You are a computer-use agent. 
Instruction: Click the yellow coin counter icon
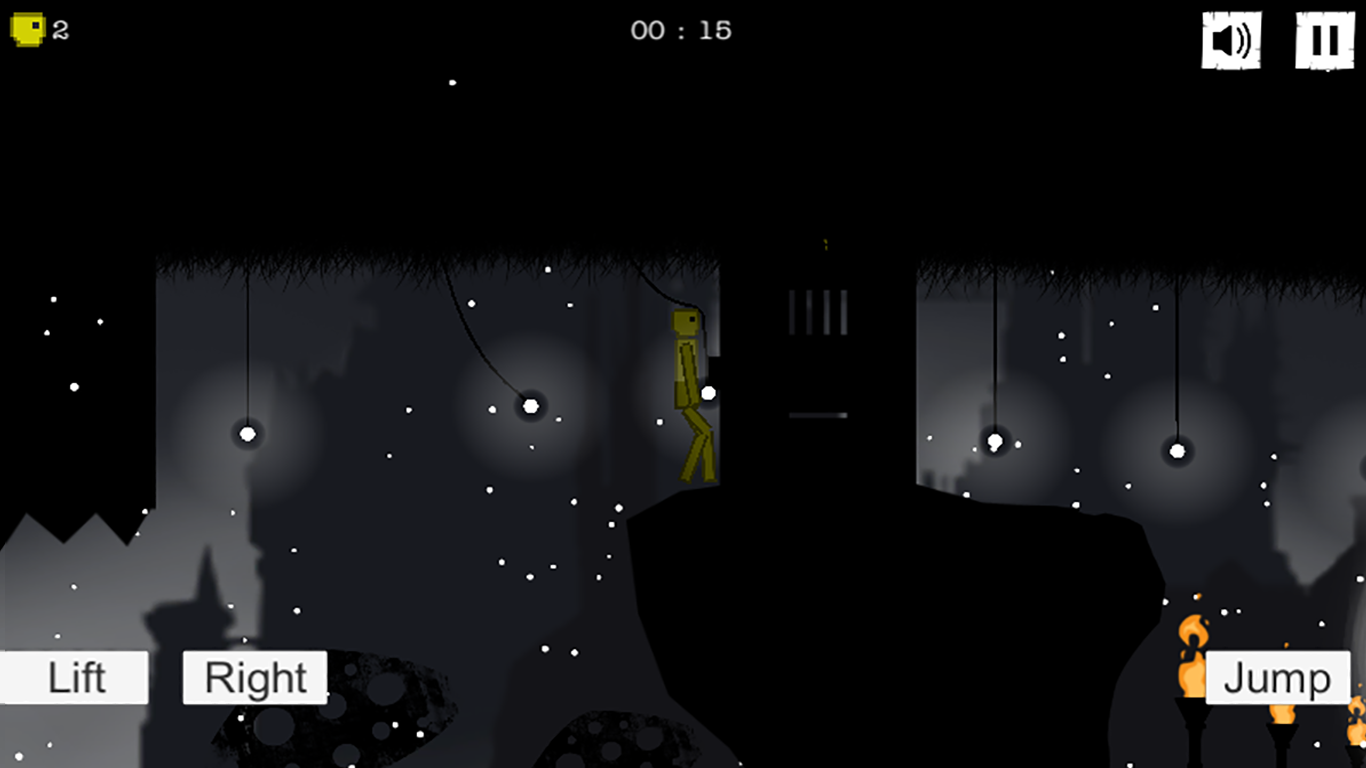tap(28, 29)
